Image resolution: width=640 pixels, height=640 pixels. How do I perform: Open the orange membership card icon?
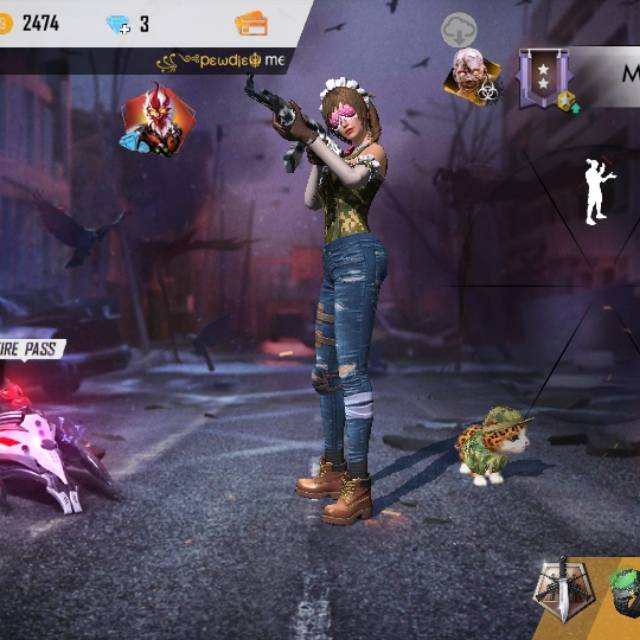pos(250,23)
